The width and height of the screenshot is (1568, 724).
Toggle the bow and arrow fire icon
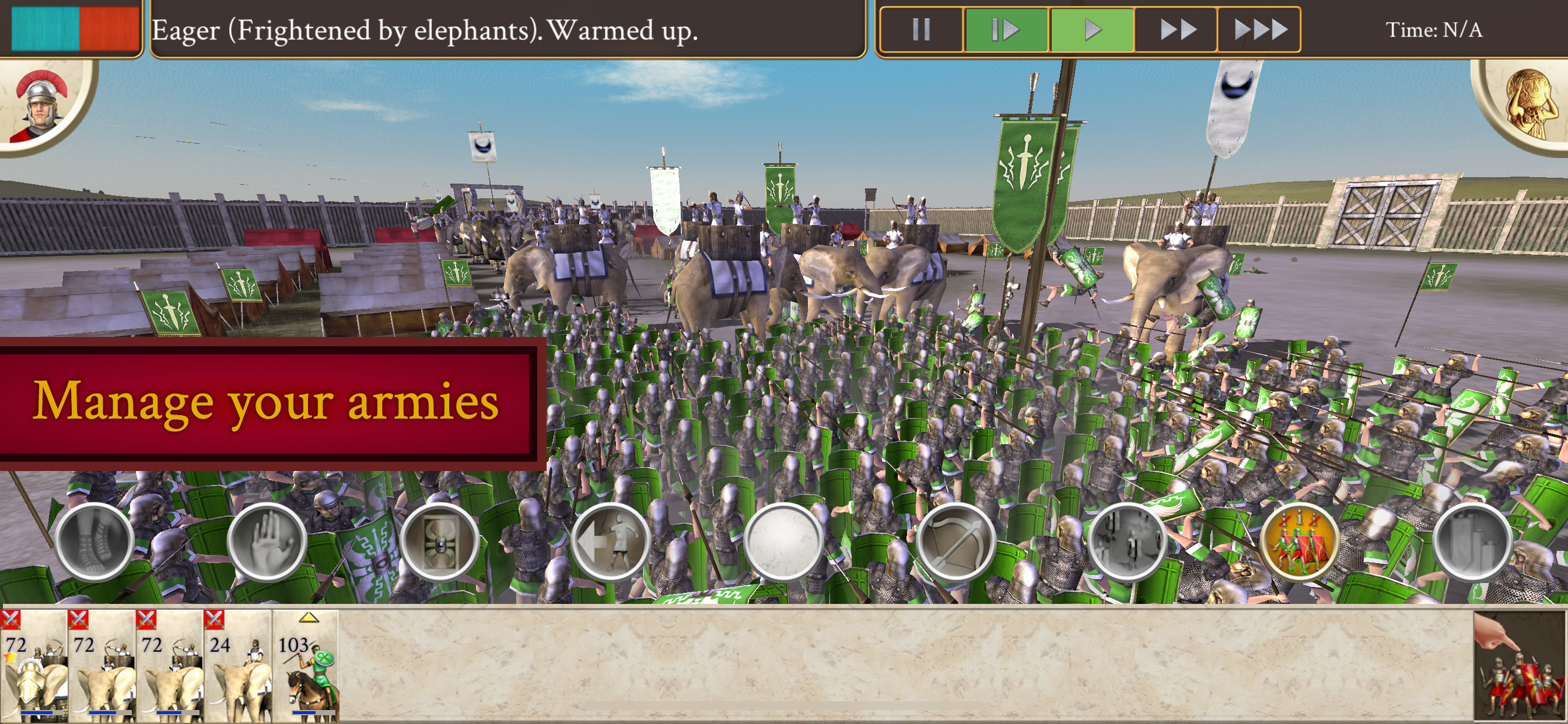pyautogui.click(x=956, y=542)
